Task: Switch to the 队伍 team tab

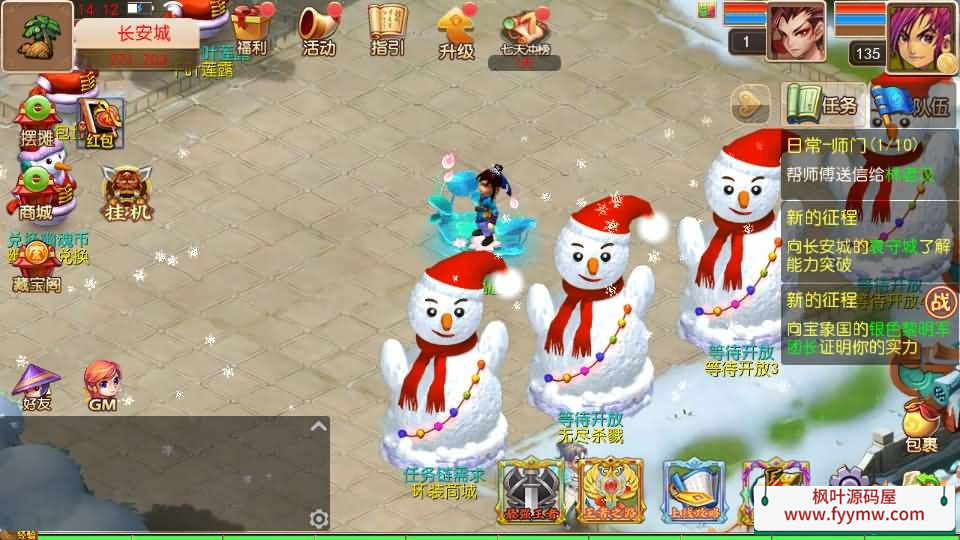Action: pyautogui.click(x=912, y=104)
